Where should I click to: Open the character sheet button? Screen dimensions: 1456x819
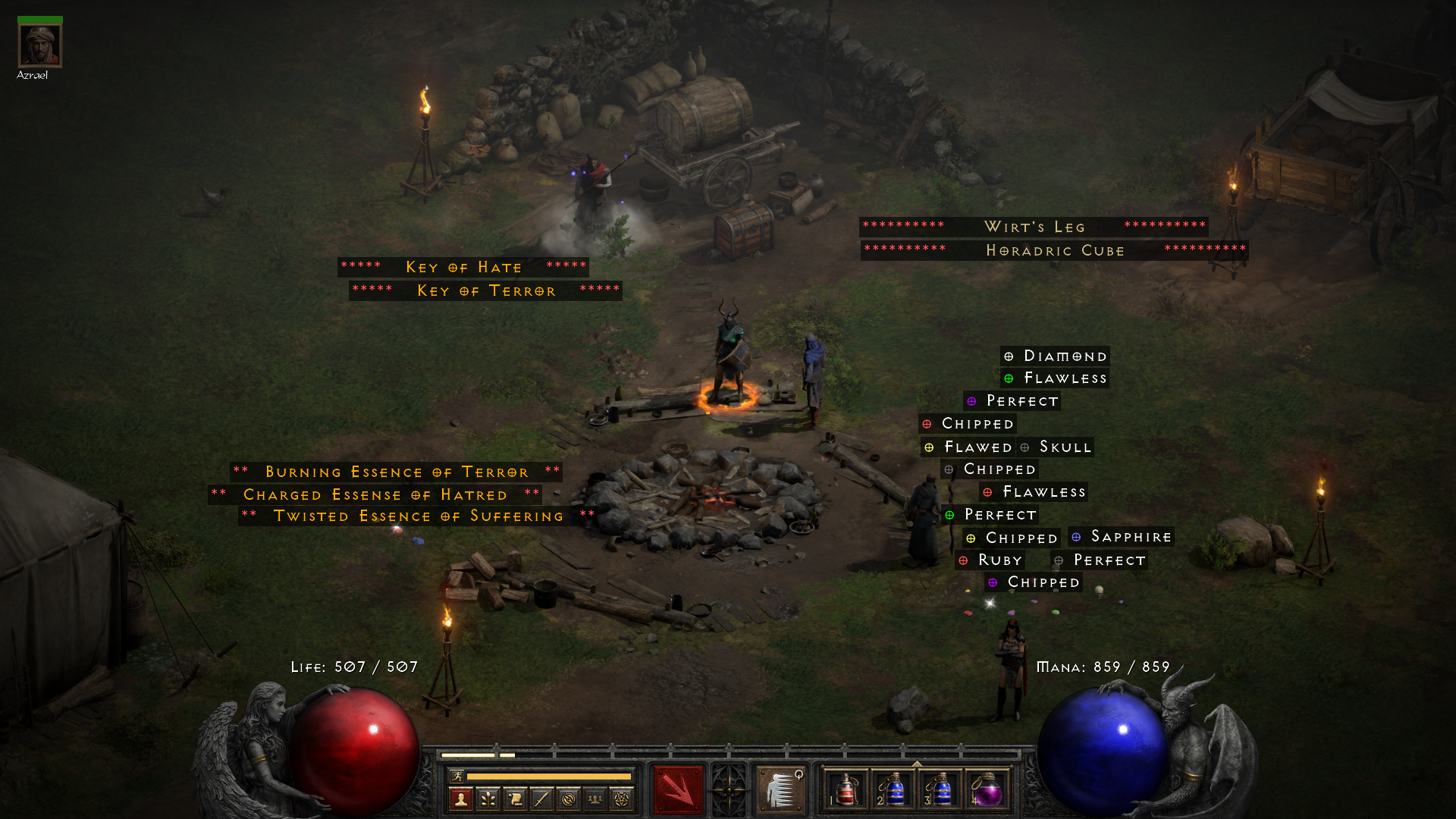[461, 799]
